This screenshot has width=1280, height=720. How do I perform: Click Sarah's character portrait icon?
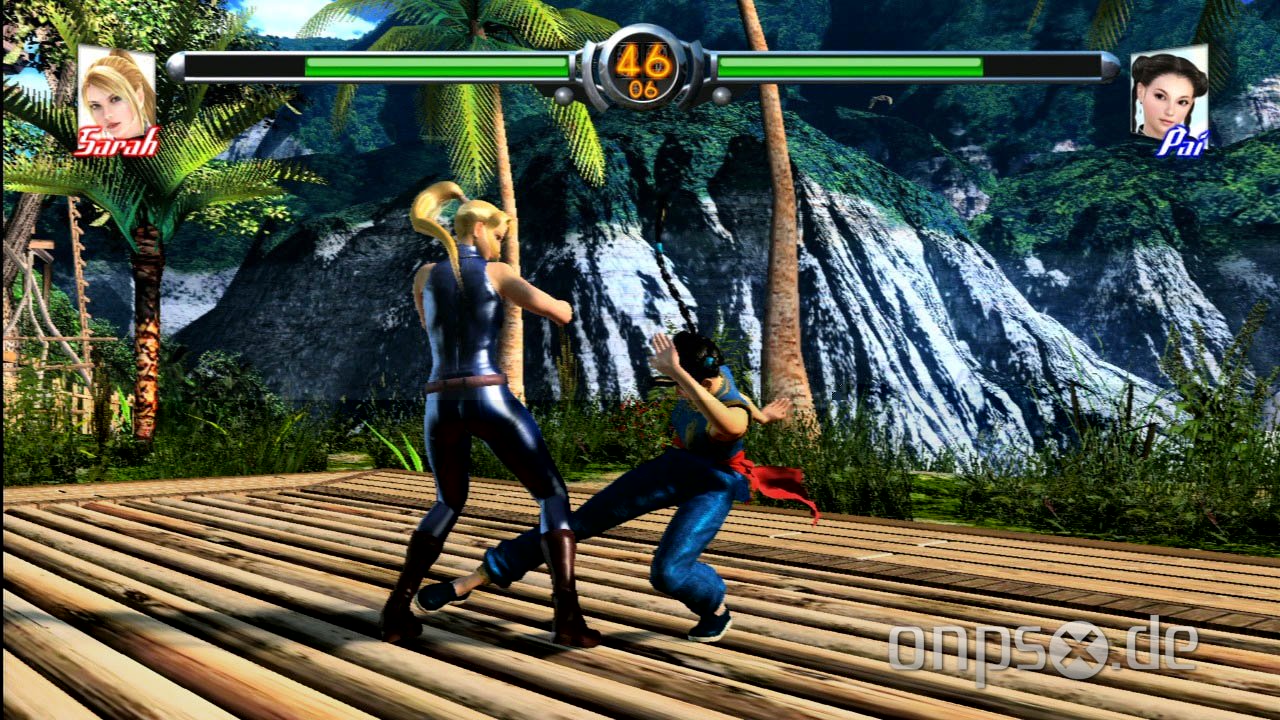tap(117, 92)
